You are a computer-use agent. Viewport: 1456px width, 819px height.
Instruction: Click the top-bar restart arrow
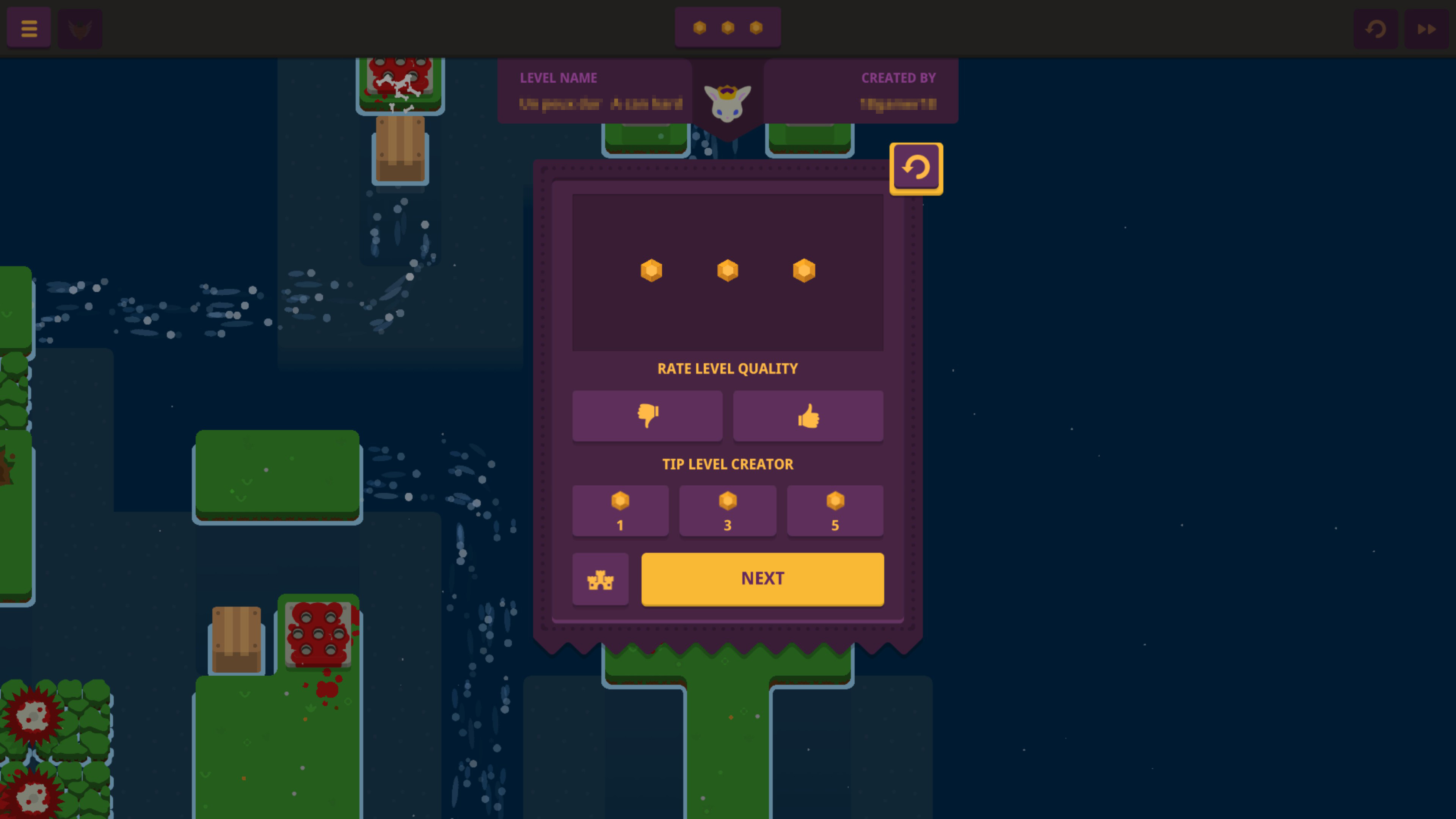tap(1375, 28)
